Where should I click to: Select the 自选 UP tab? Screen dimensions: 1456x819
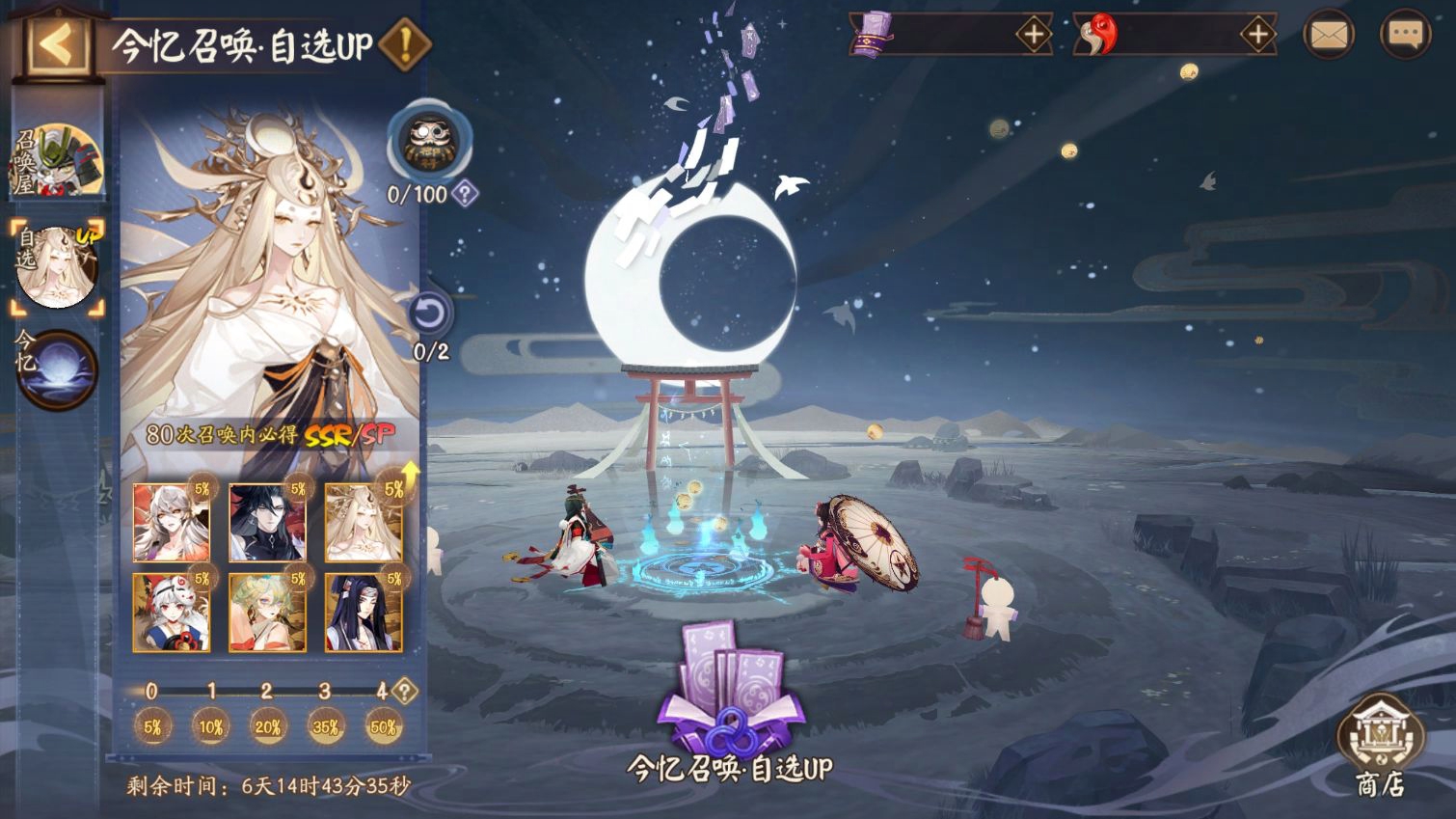point(56,267)
